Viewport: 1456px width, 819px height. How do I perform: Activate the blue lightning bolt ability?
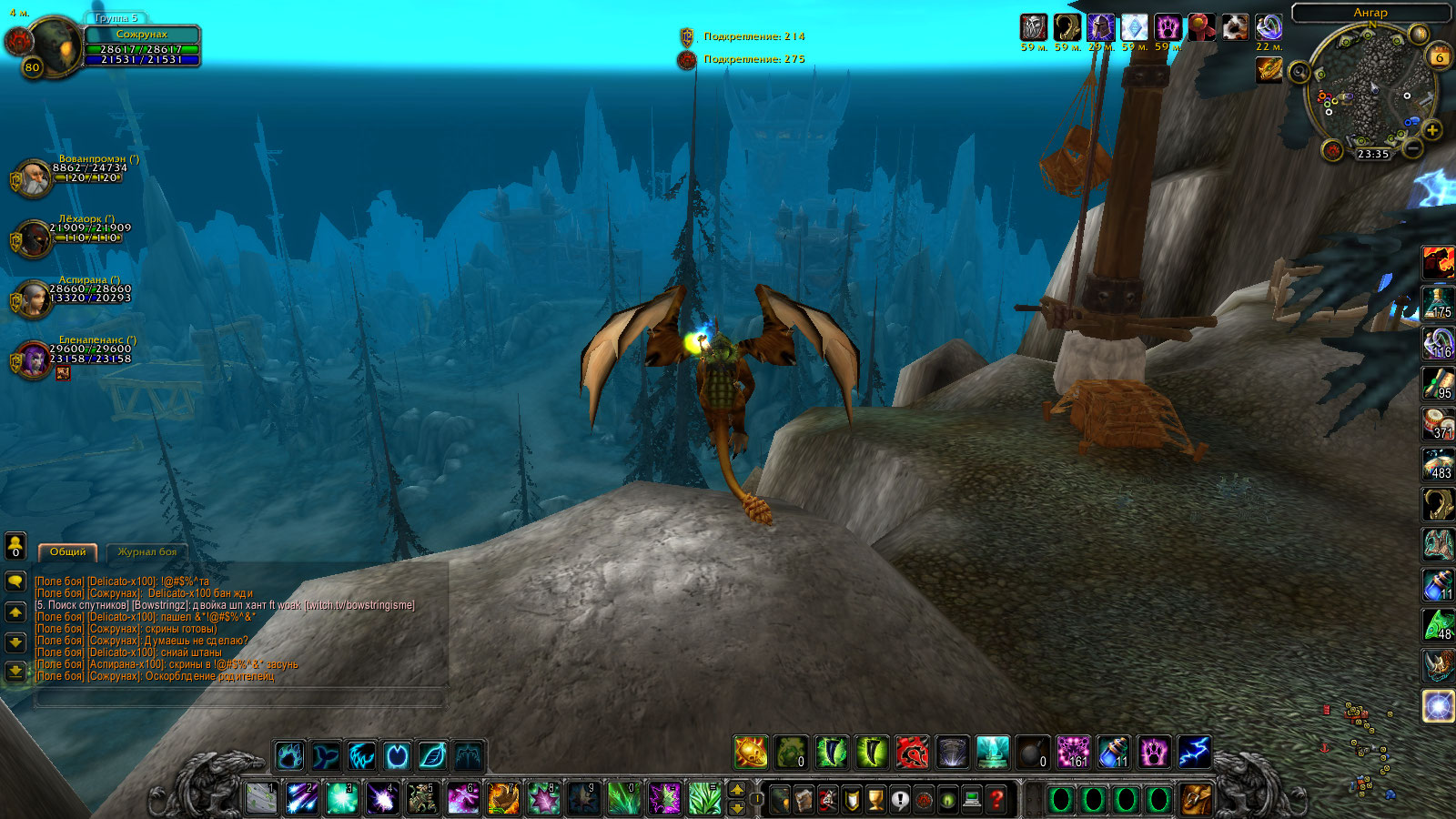pos(1194,753)
